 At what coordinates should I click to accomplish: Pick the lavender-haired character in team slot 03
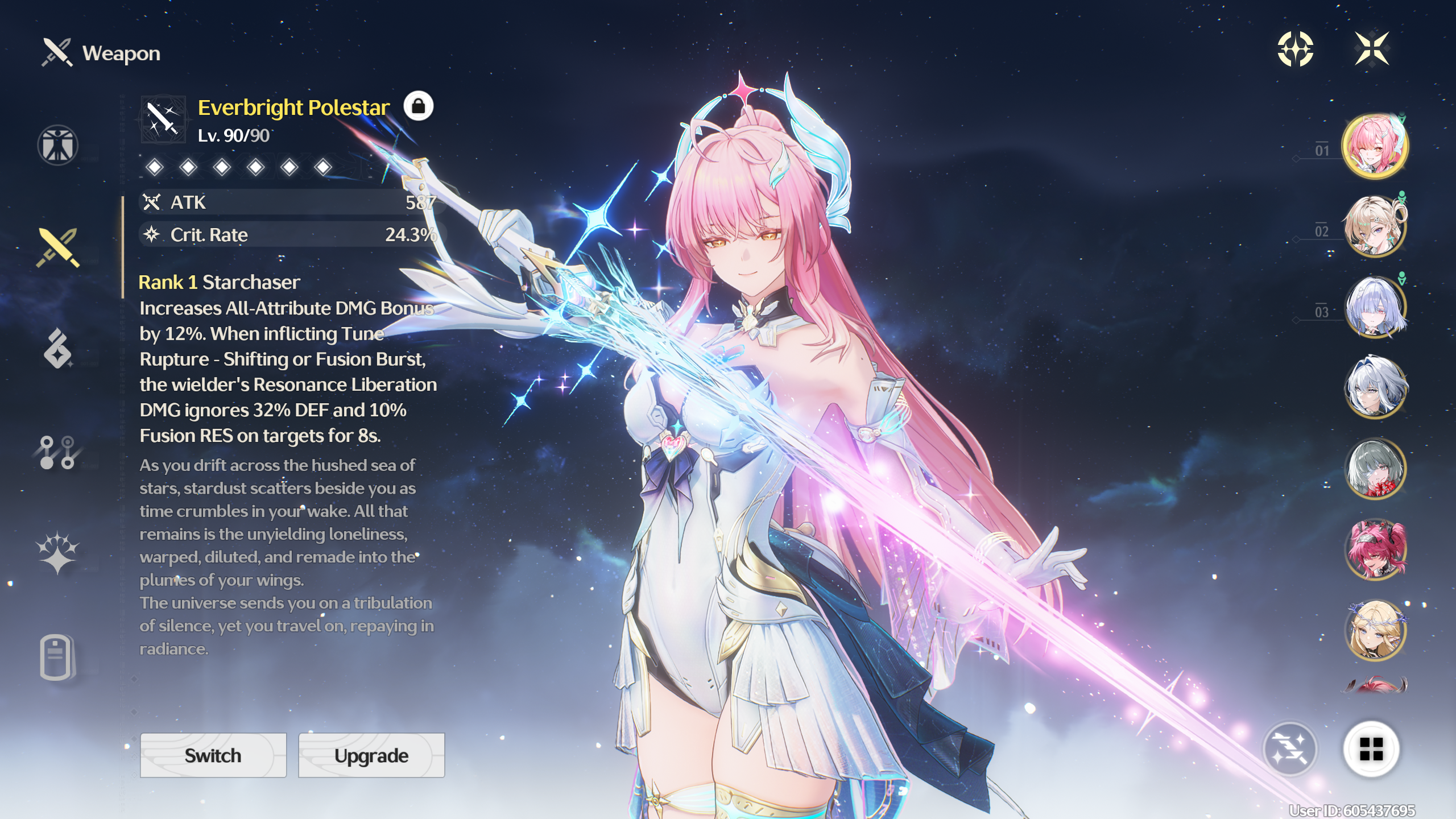click(1375, 307)
